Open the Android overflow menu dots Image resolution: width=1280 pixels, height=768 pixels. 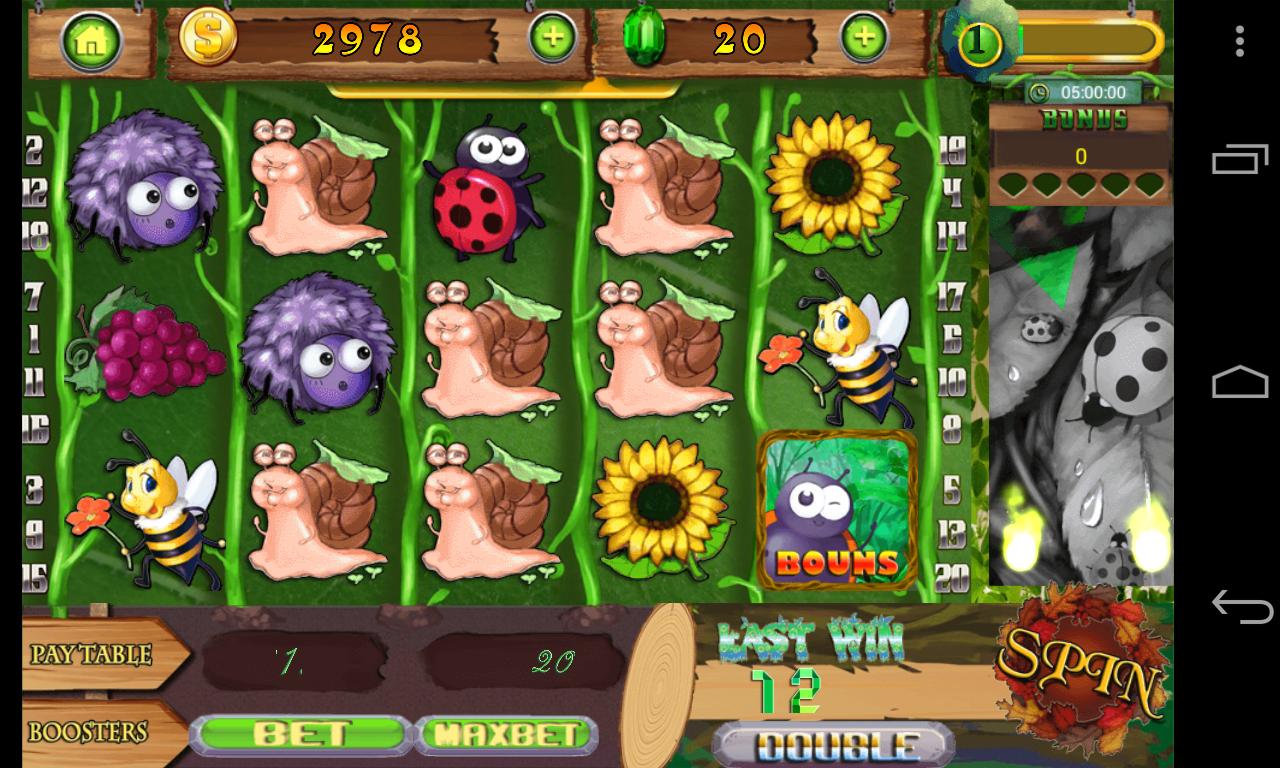click(x=1240, y=40)
